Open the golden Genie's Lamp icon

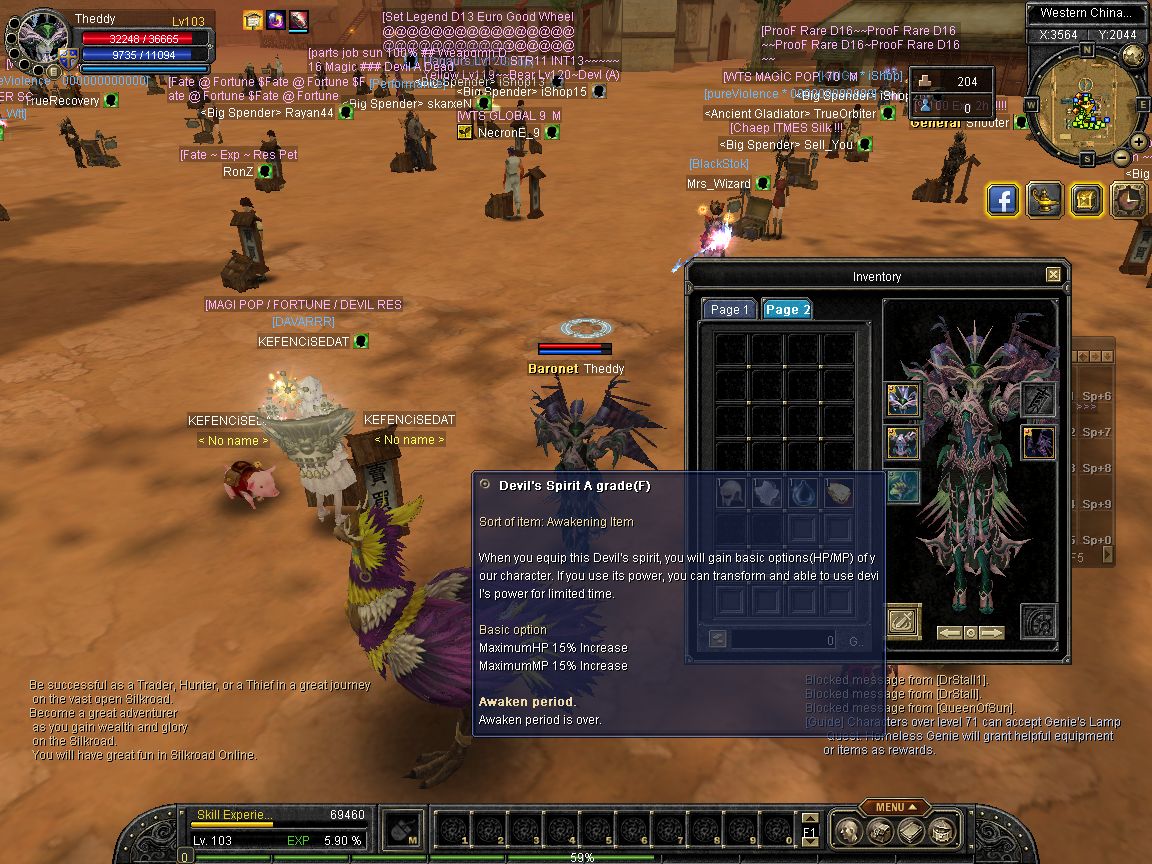pyautogui.click(x=1045, y=200)
